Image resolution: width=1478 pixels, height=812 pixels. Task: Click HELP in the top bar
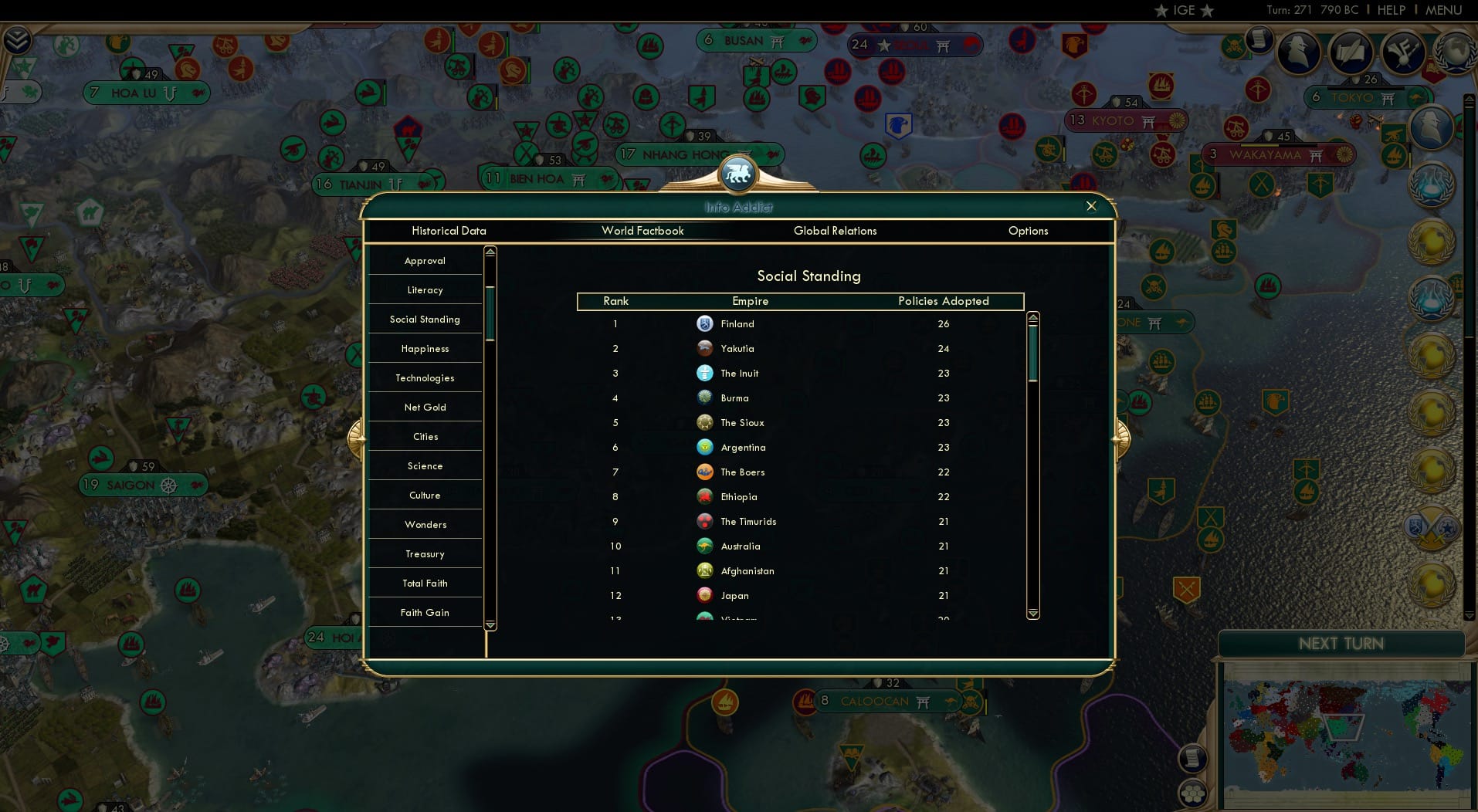click(x=1390, y=10)
